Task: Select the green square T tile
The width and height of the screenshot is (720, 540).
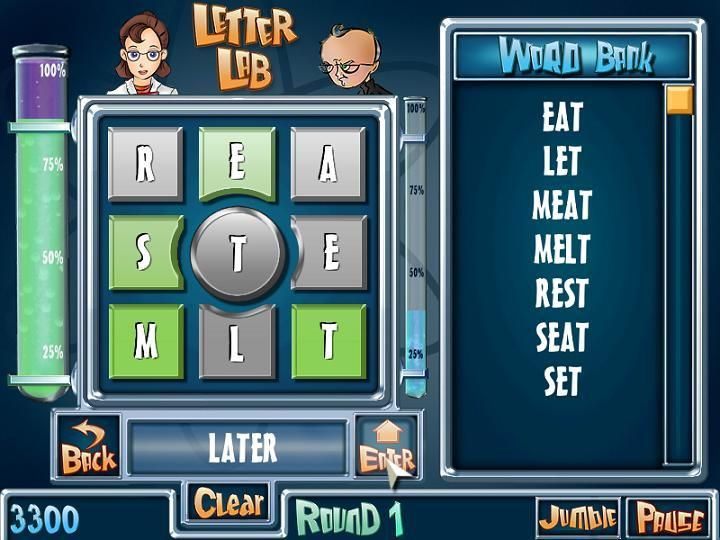Action: [x=328, y=342]
